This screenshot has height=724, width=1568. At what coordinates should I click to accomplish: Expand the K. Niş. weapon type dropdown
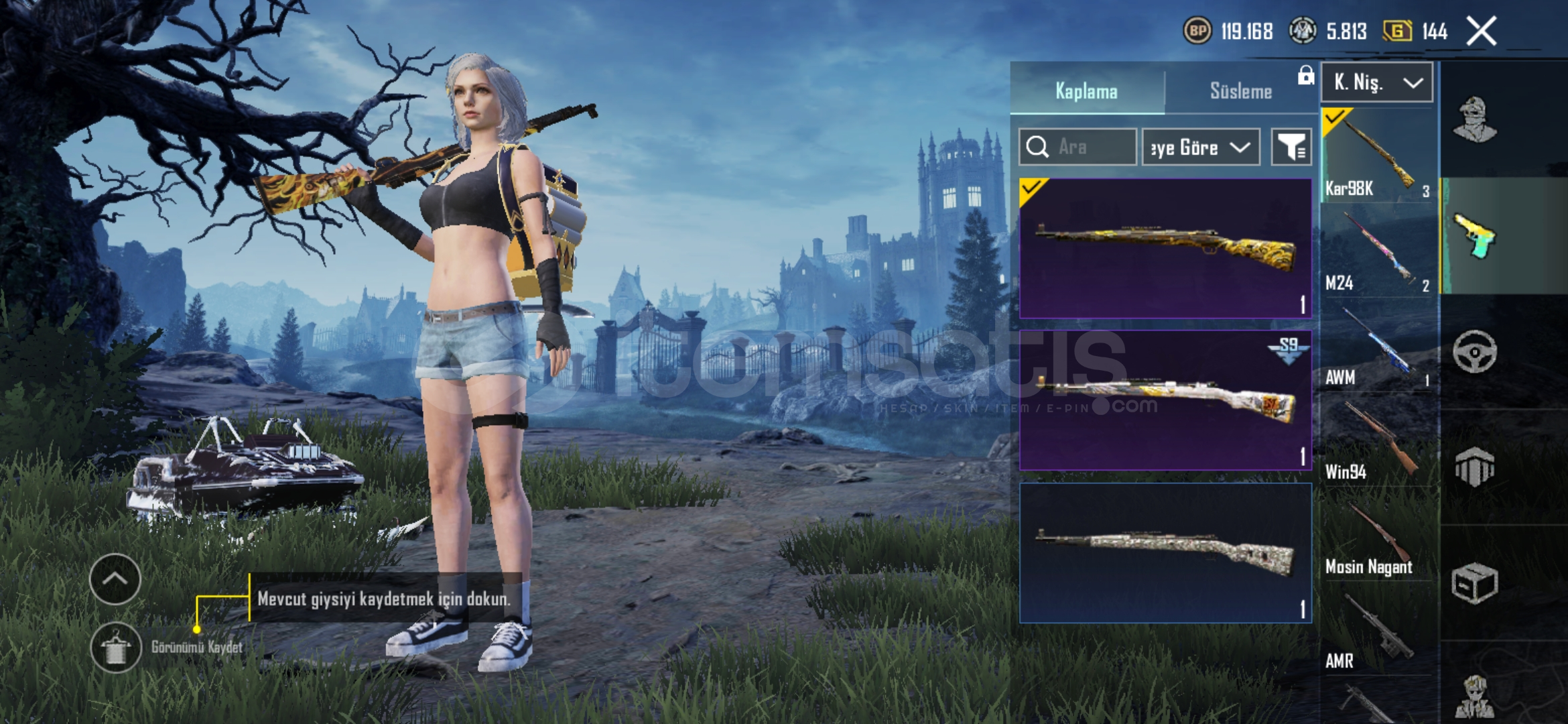coord(1377,82)
